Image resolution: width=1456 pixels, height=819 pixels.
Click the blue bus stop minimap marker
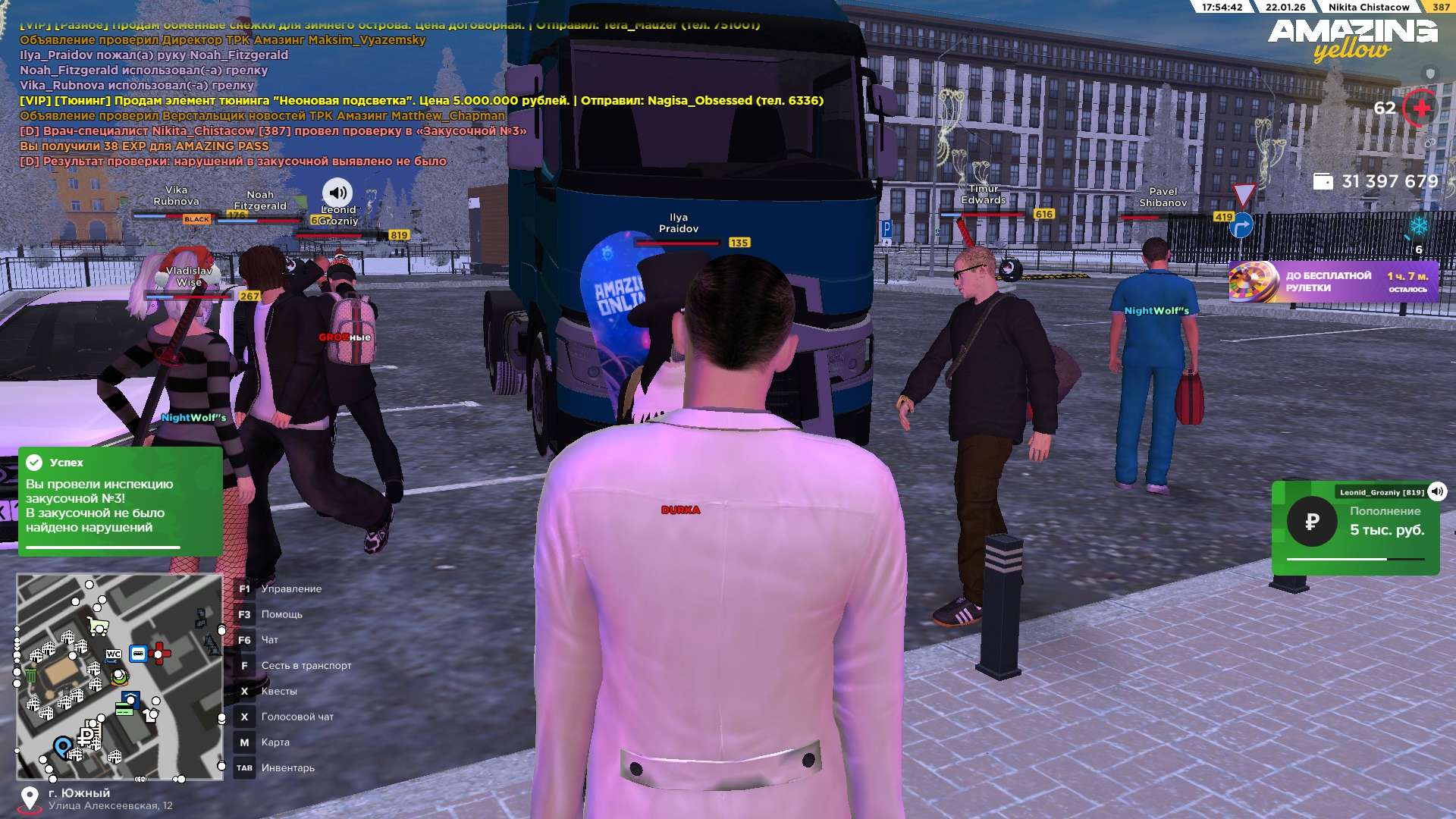tap(138, 653)
